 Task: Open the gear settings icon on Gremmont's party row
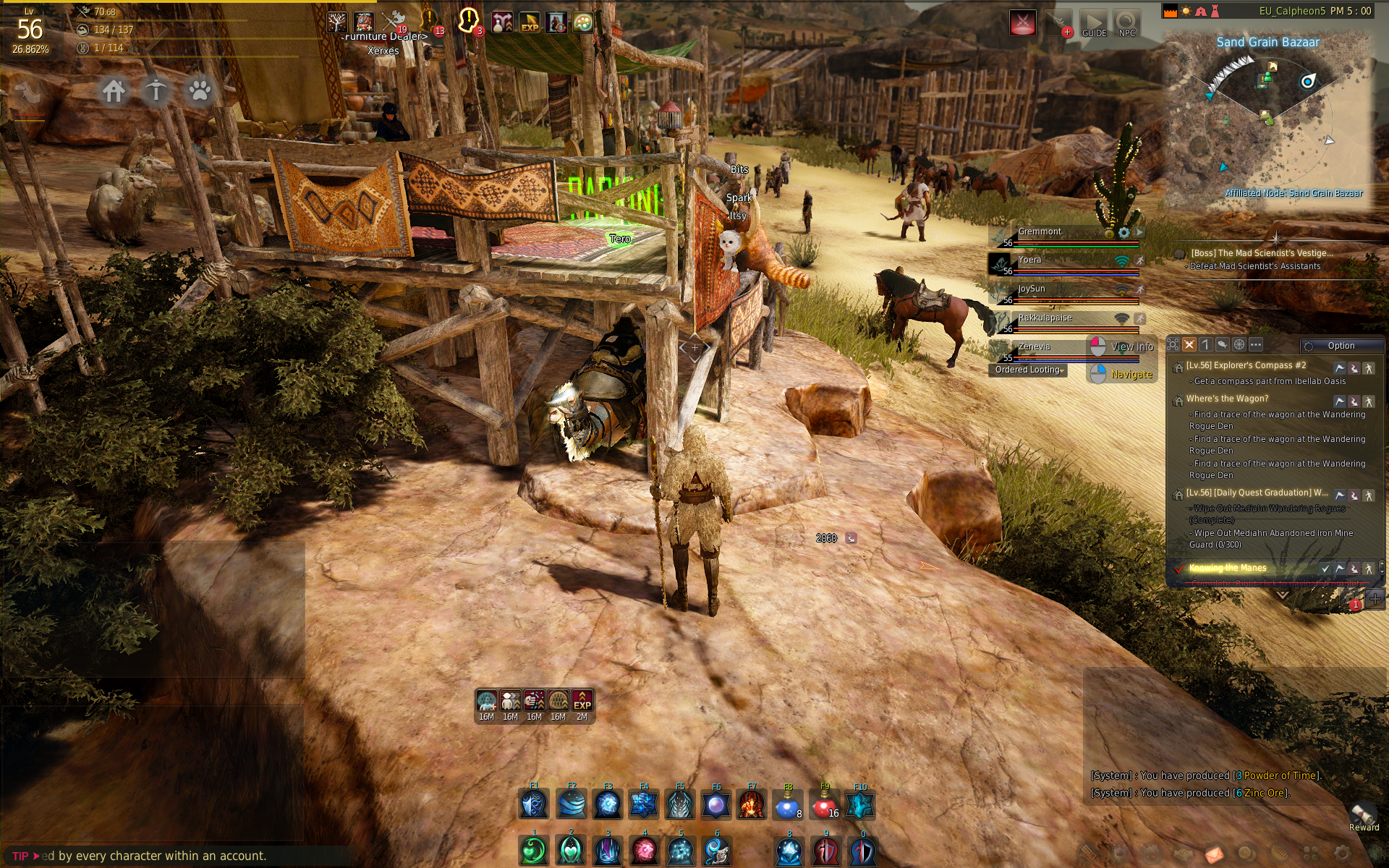pyautogui.click(x=1123, y=233)
